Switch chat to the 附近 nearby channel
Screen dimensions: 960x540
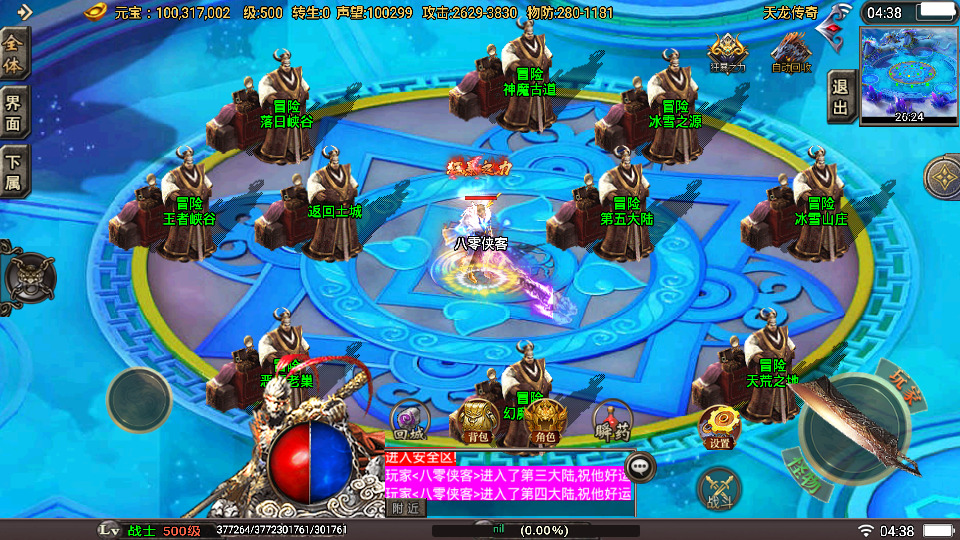coord(405,508)
